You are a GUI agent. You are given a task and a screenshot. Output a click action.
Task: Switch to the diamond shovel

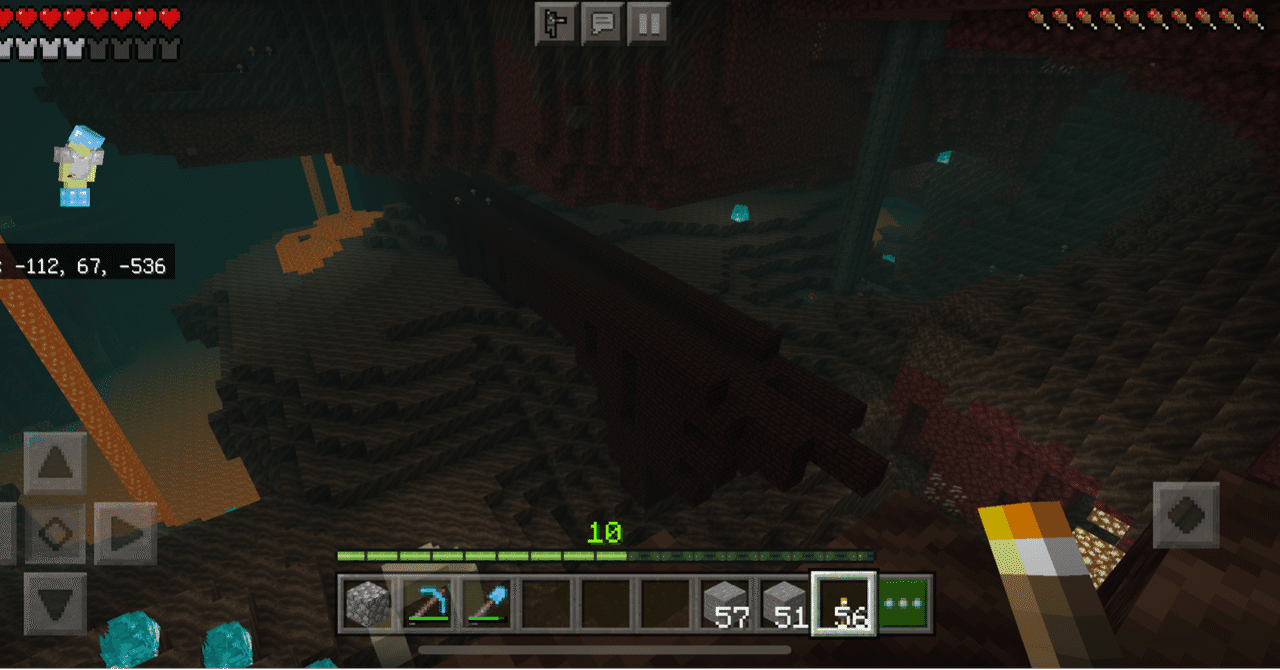487,603
